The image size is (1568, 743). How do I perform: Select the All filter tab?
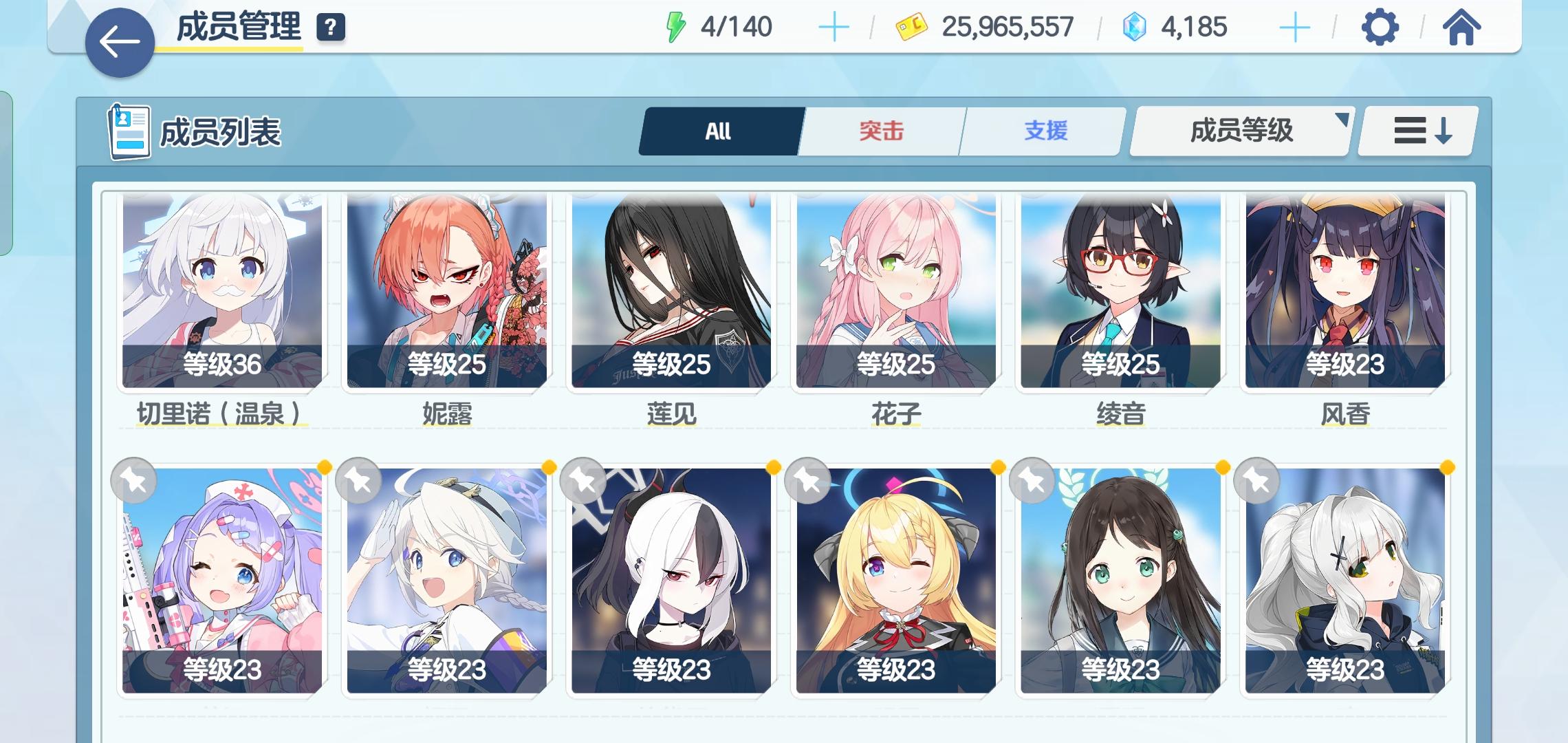[x=717, y=131]
